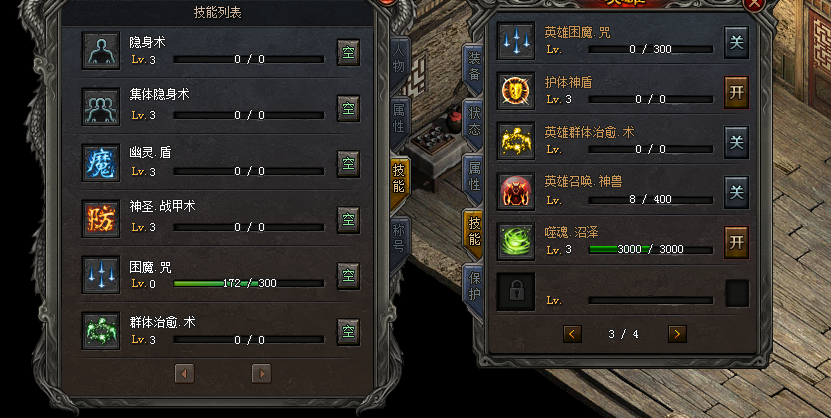The height and width of the screenshot is (418, 831).
Task: Toggle the 英雄召唤.神兽 skill switch
Action: (x=737, y=191)
